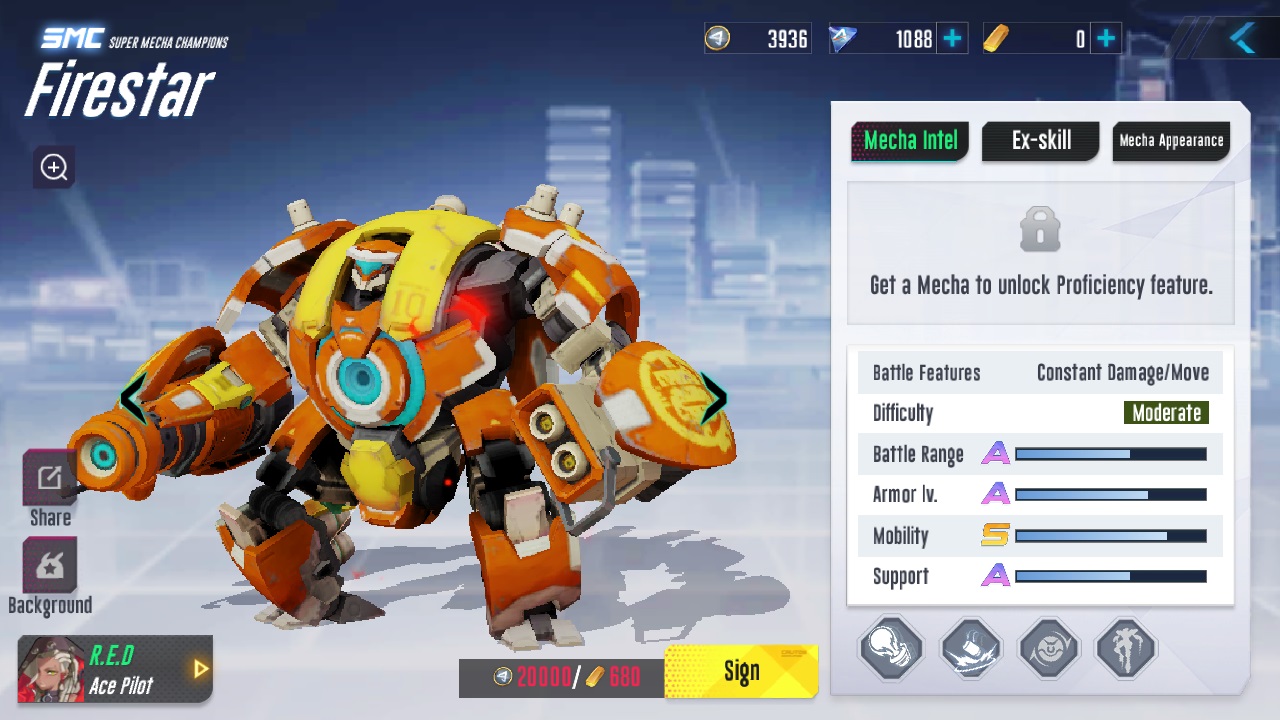
Task: Add more blue diamond currency
Action: pyautogui.click(x=953, y=39)
